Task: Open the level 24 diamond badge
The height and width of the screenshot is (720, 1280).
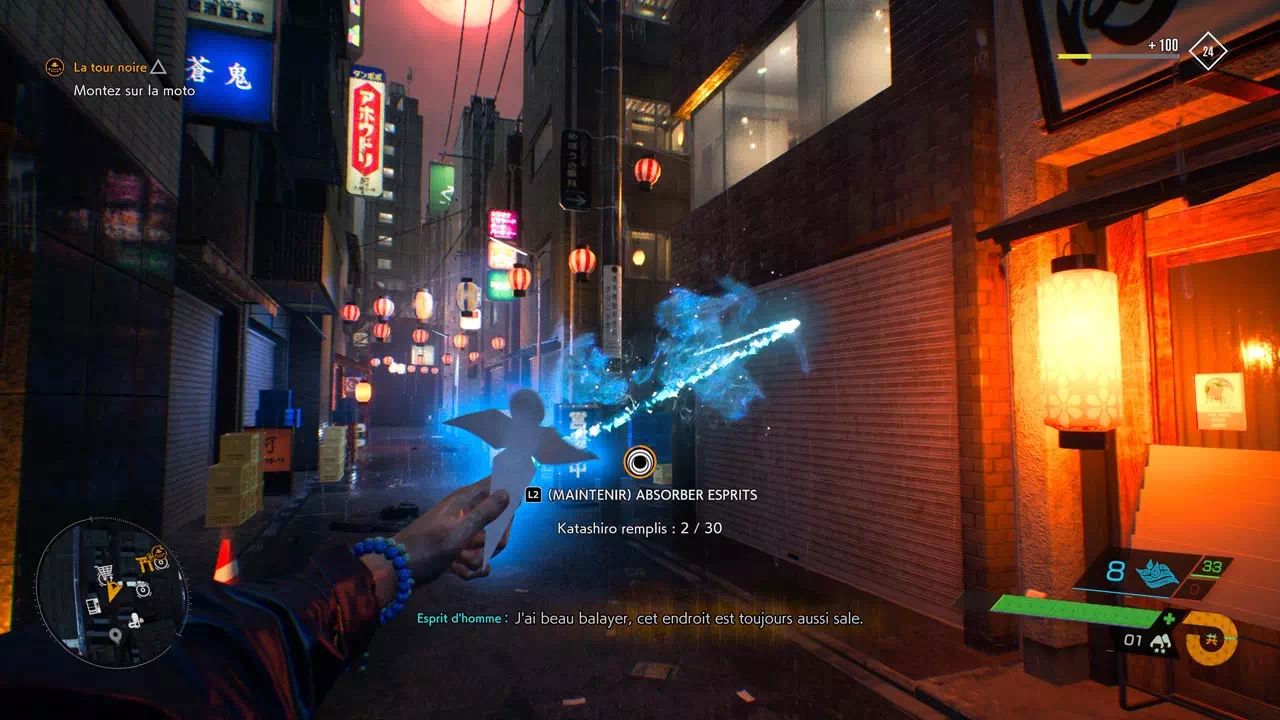Action: (x=1208, y=50)
